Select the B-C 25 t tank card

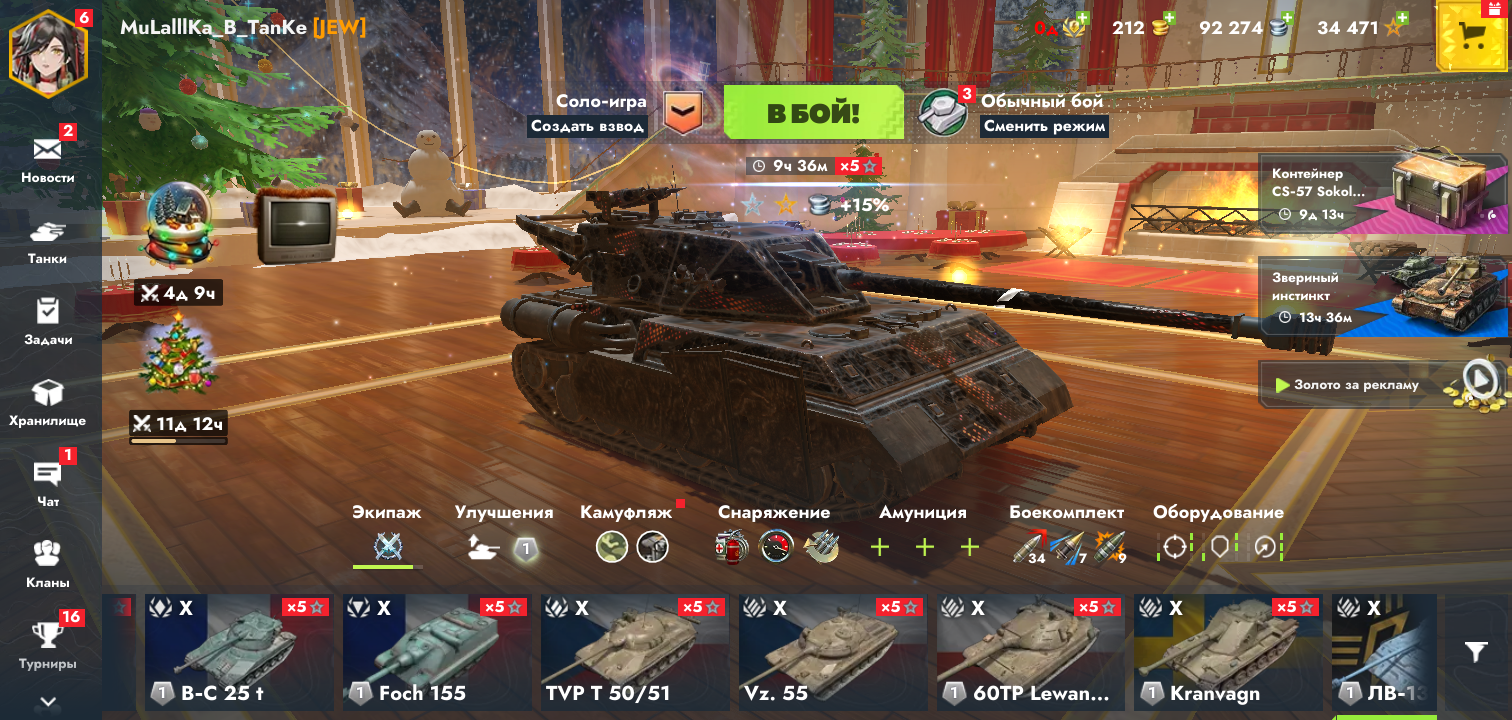click(x=238, y=652)
